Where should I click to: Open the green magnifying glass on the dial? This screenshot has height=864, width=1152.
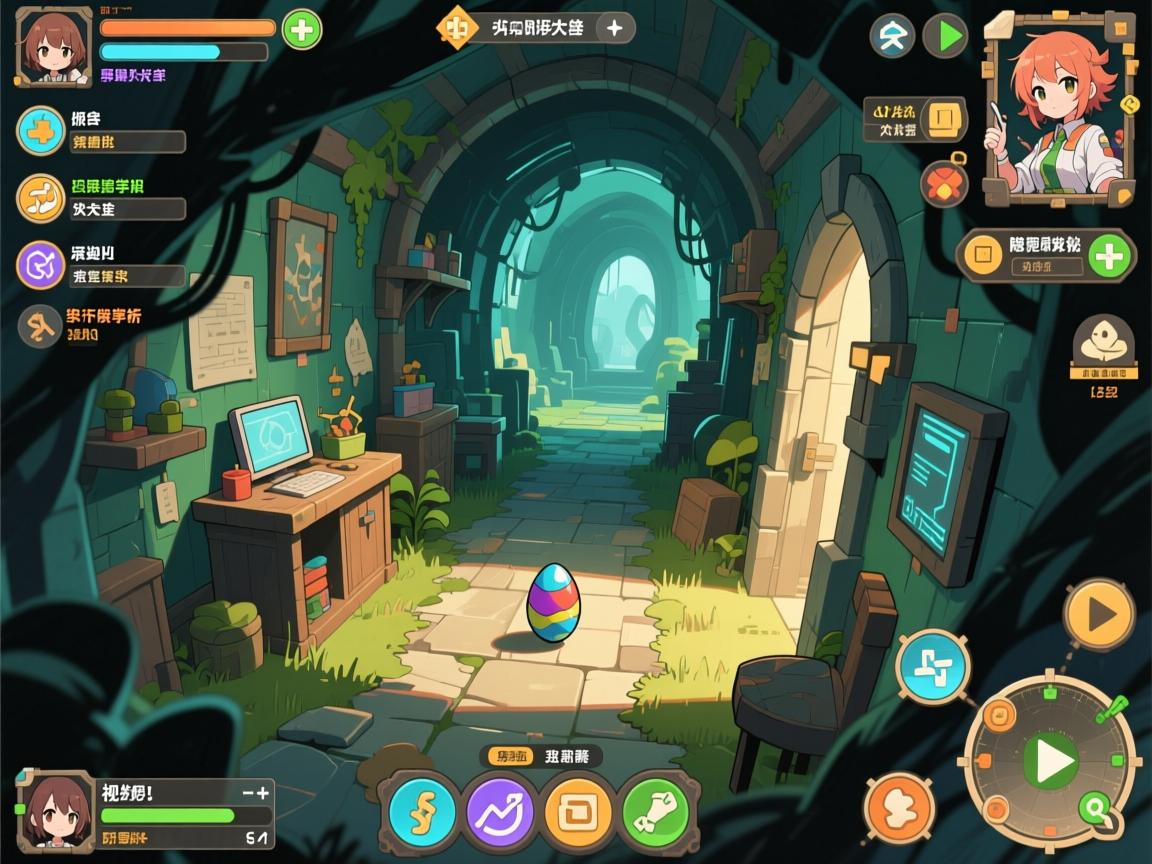pyautogui.click(x=1095, y=807)
